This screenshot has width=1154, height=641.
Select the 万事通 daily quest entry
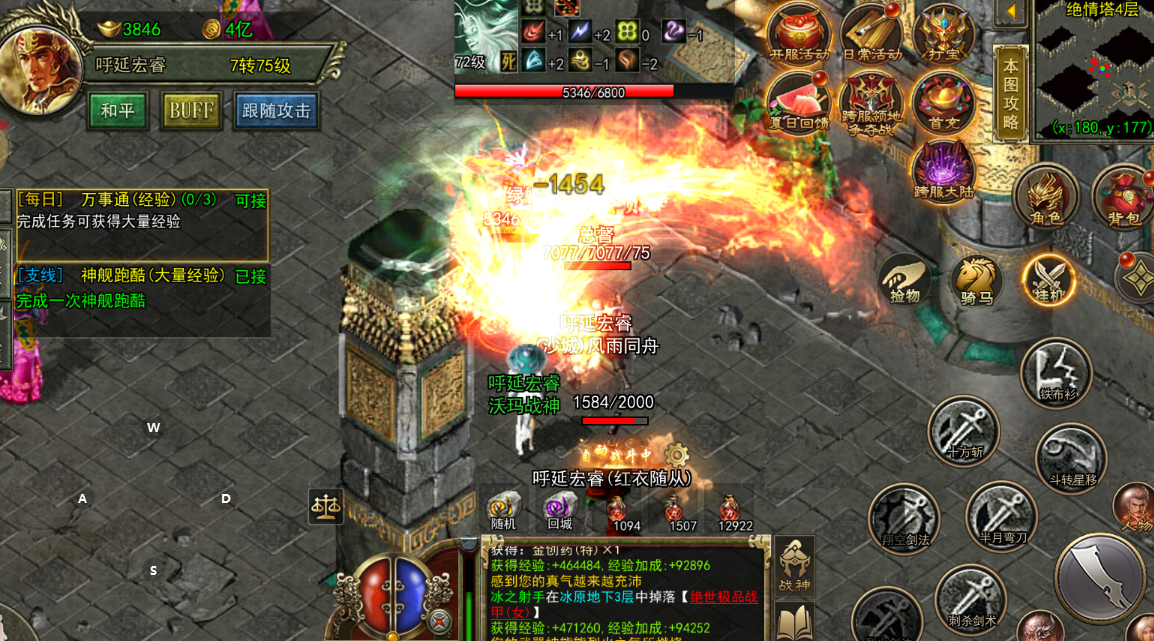click(142, 210)
